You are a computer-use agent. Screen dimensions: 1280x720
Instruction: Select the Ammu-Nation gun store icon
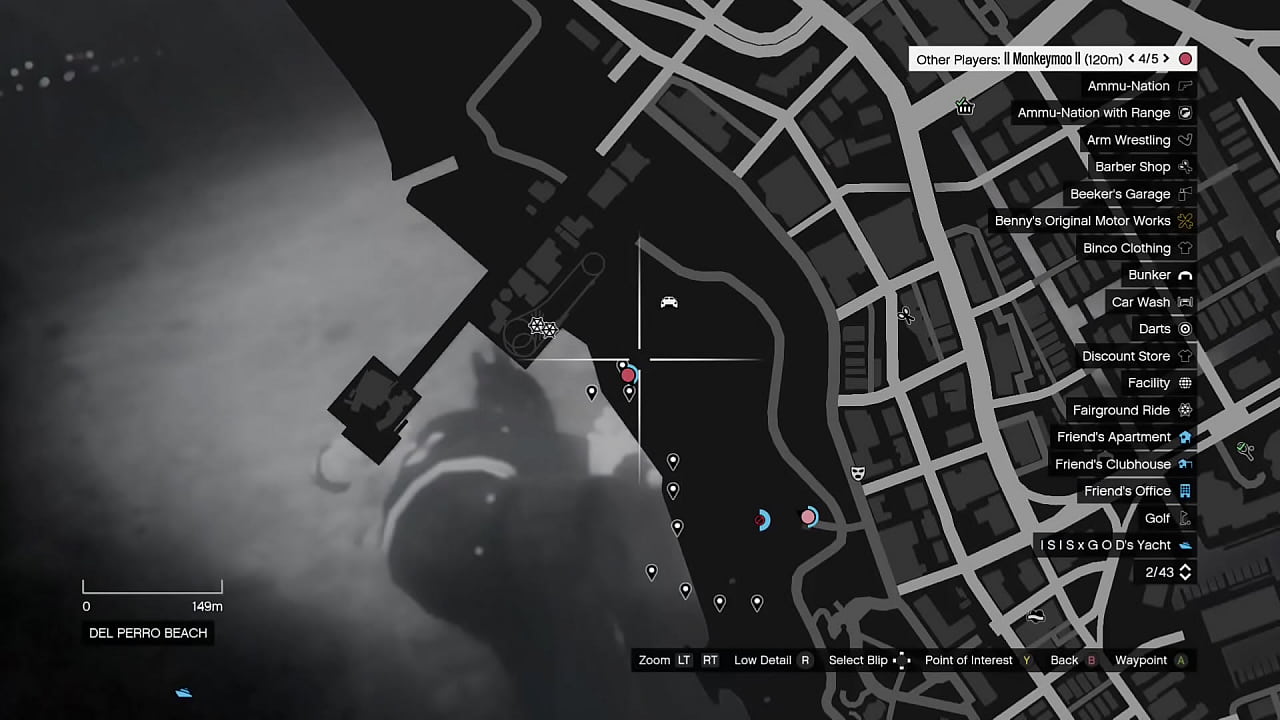pyautogui.click(x=1185, y=86)
